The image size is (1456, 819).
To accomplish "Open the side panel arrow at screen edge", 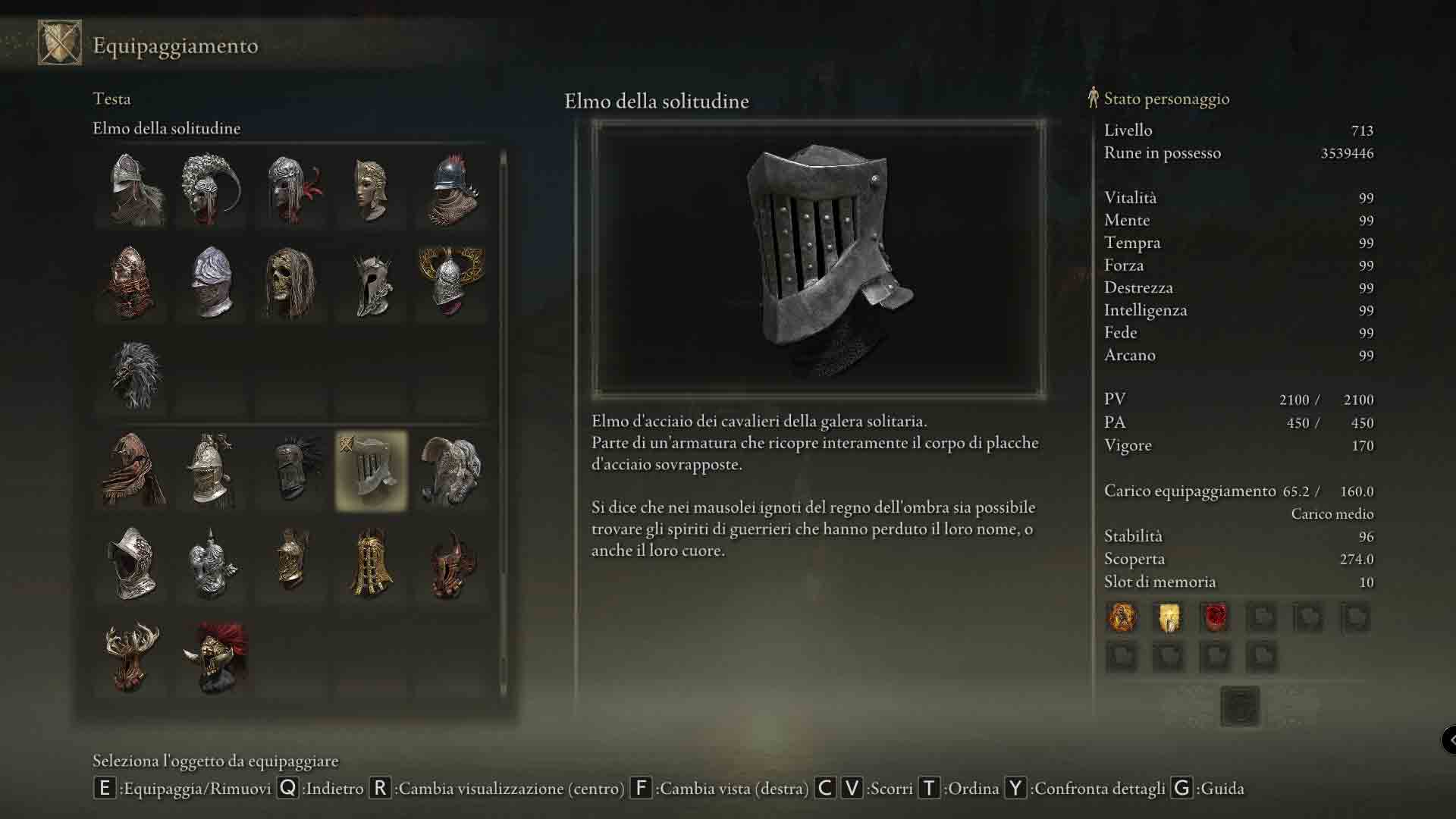I will point(1449,739).
